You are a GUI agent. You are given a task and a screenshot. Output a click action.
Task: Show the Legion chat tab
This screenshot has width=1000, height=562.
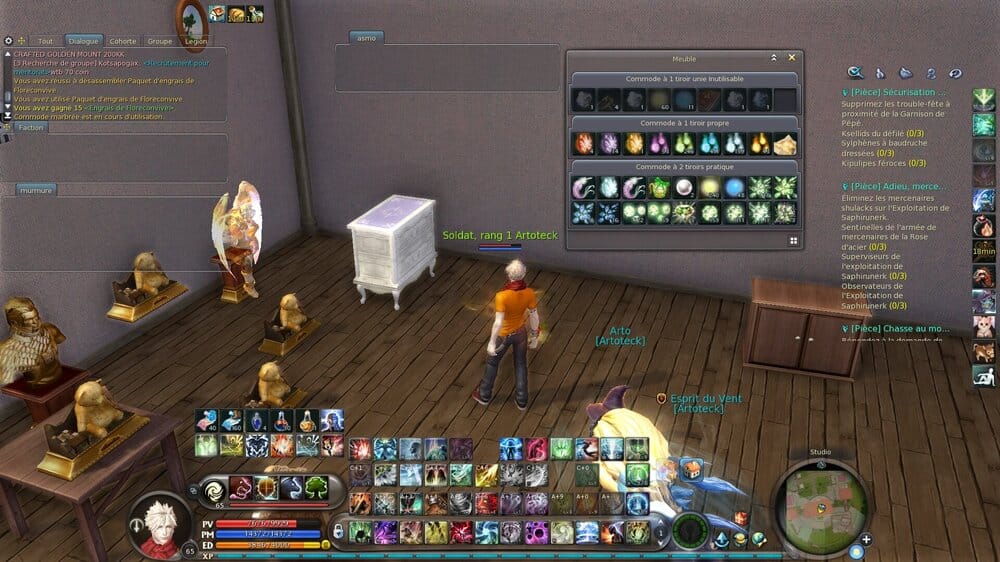coord(196,41)
